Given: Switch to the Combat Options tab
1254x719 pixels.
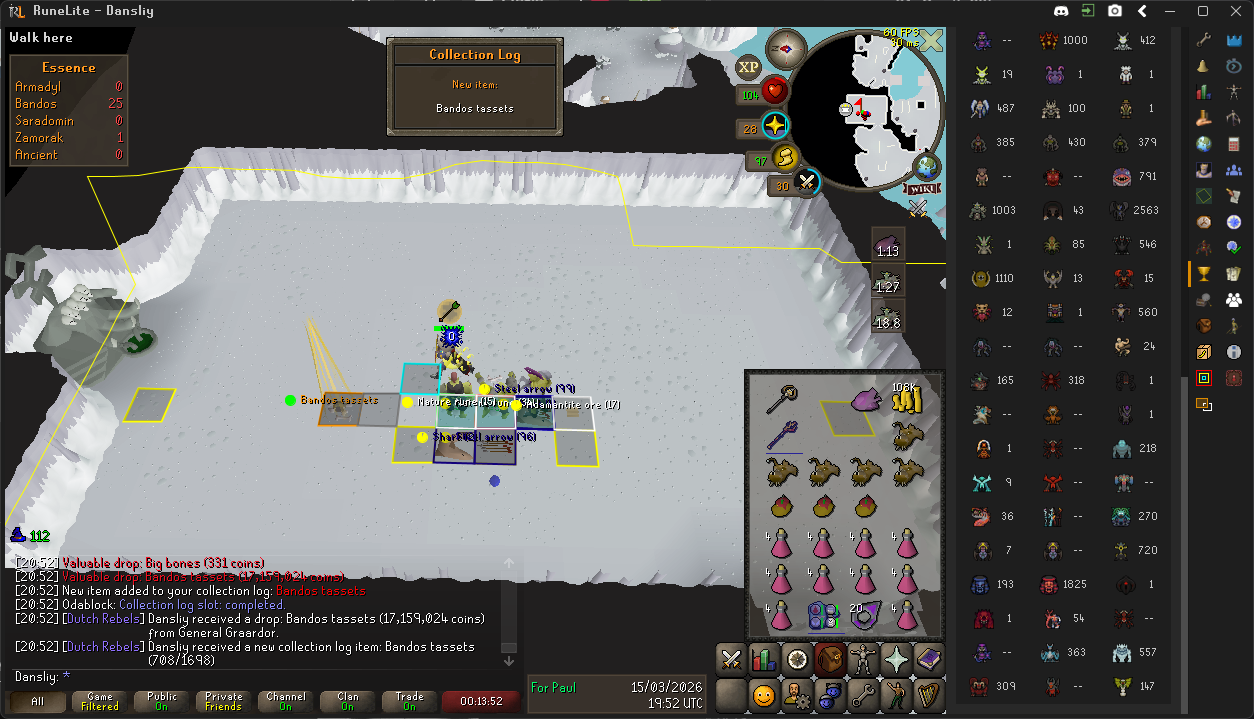Looking at the screenshot, I should [731, 659].
